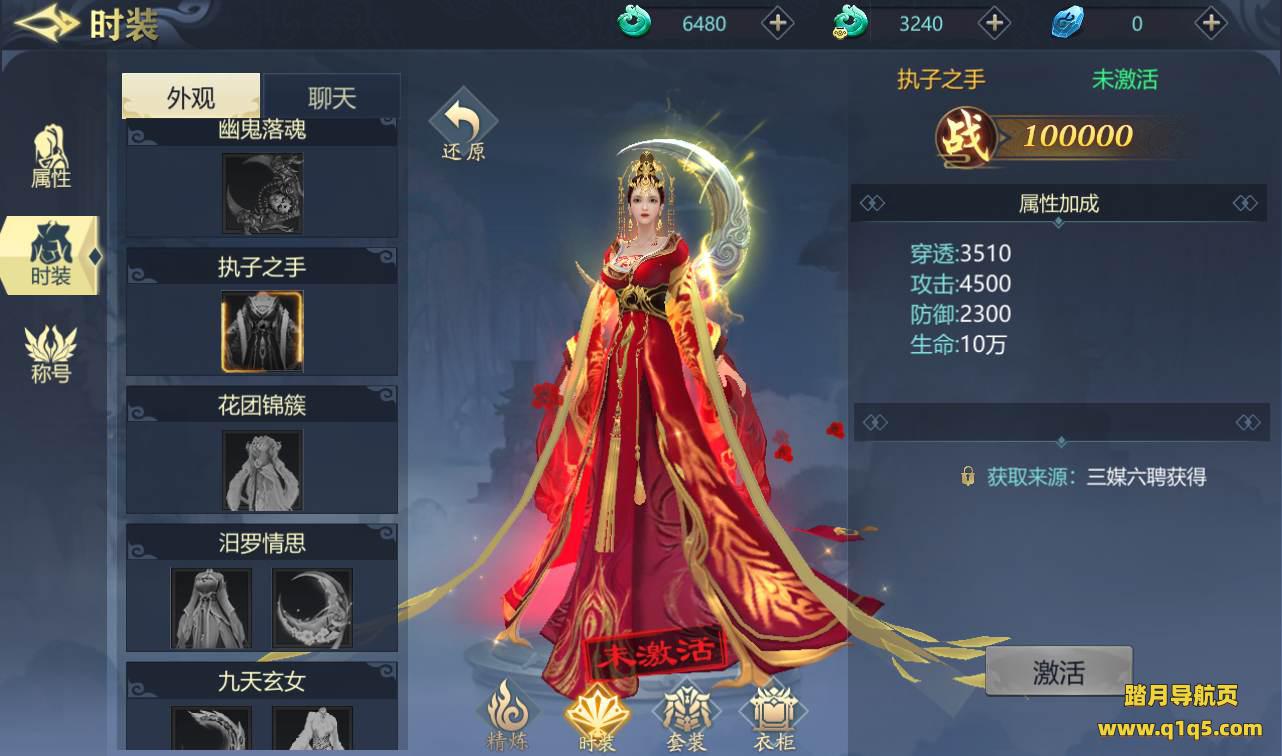Select the 汨罗情思 crescent moon accessory

coord(312,608)
